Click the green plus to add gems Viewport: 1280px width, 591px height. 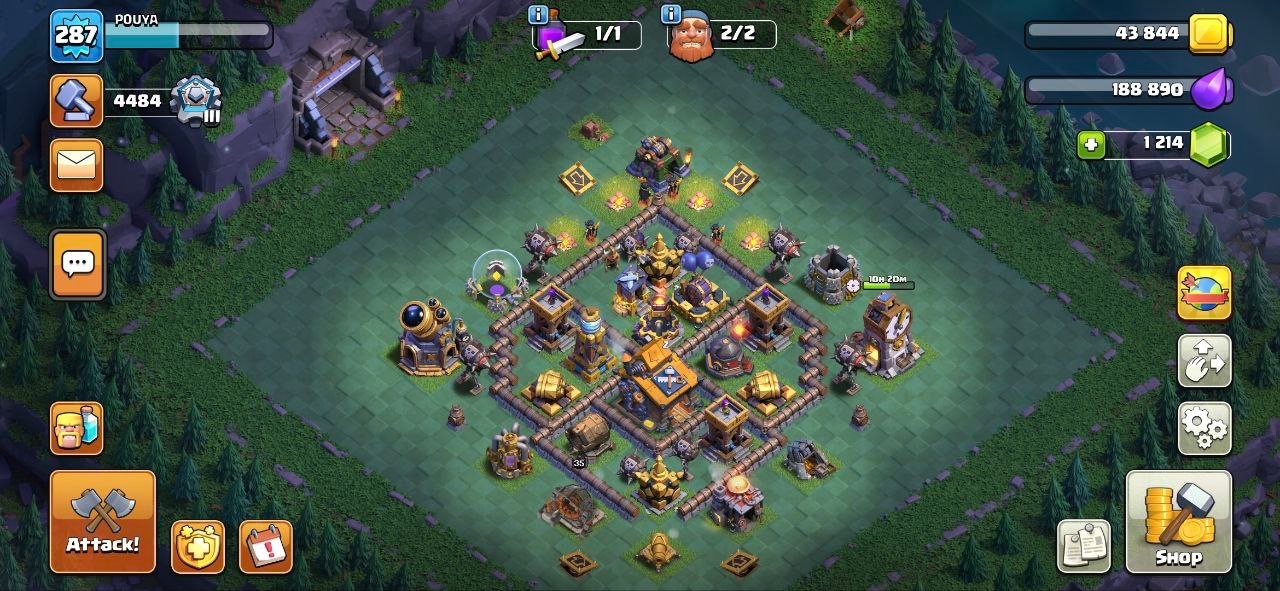pyautogui.click(x=1091, y=145)
